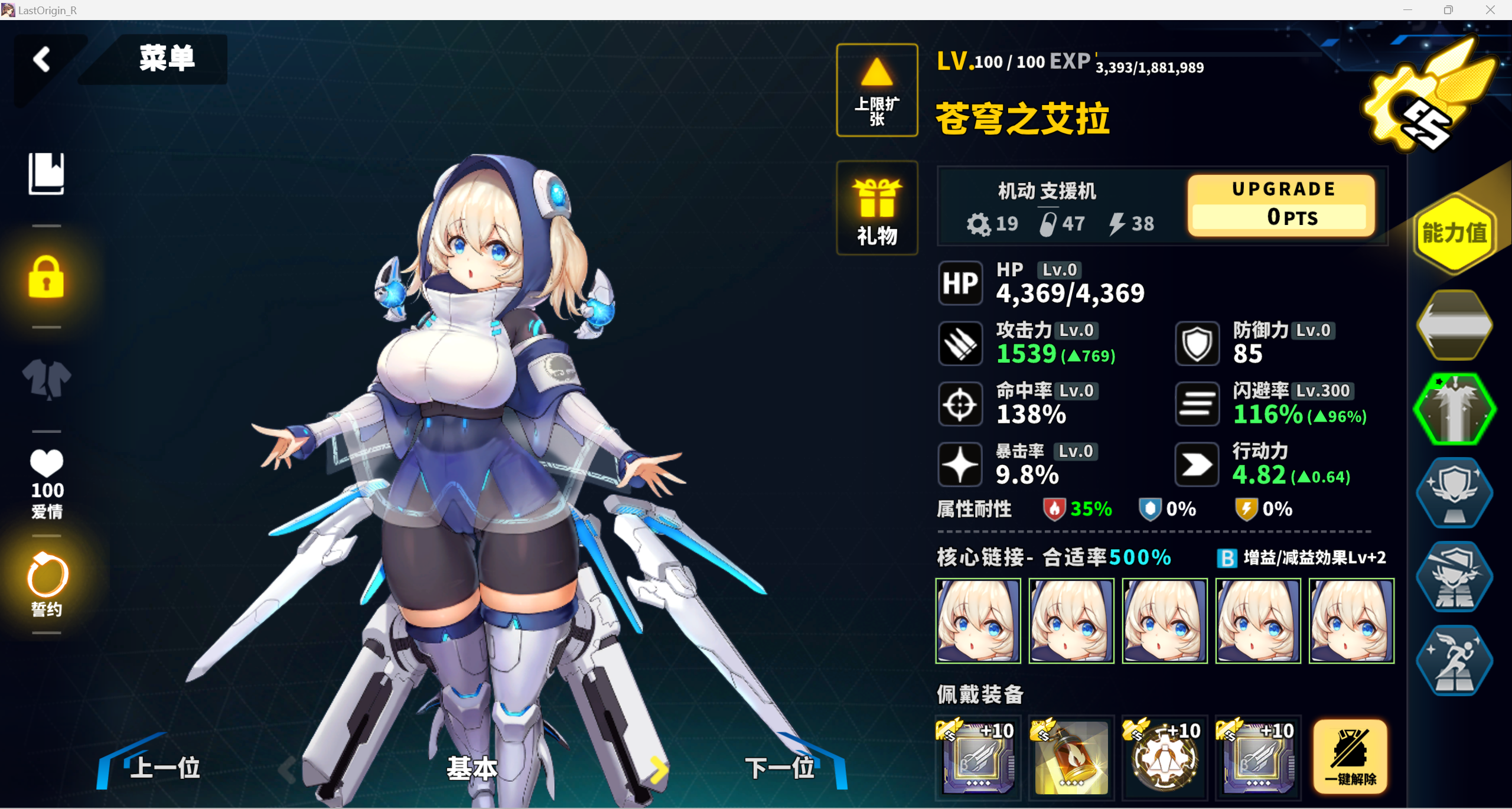Image resolution: width=1512 pixels, height=809 pixels.
Task: Open the winged runner hexagon tab
Action: click(1454, 660)
